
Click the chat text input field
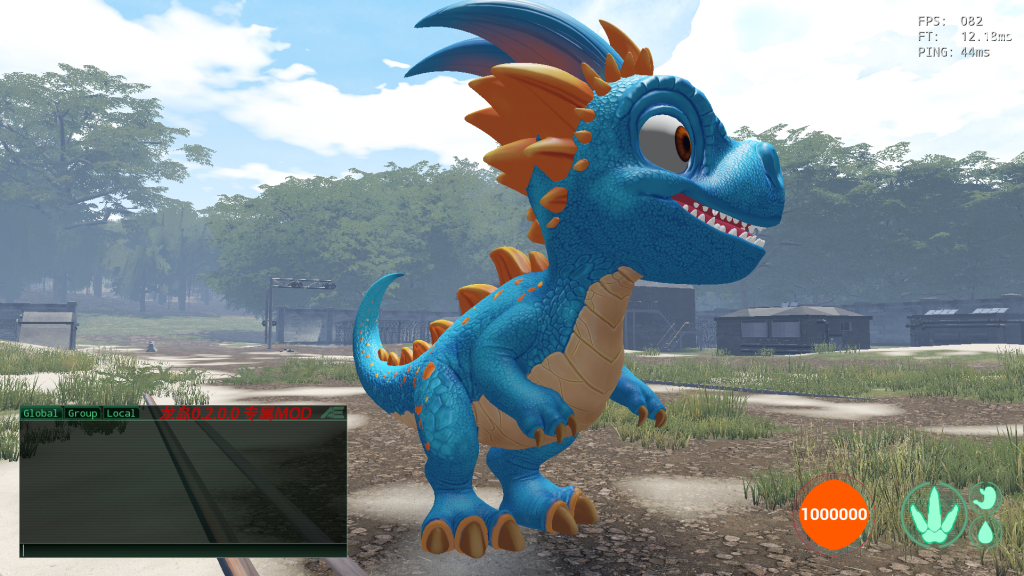[183, 550]
